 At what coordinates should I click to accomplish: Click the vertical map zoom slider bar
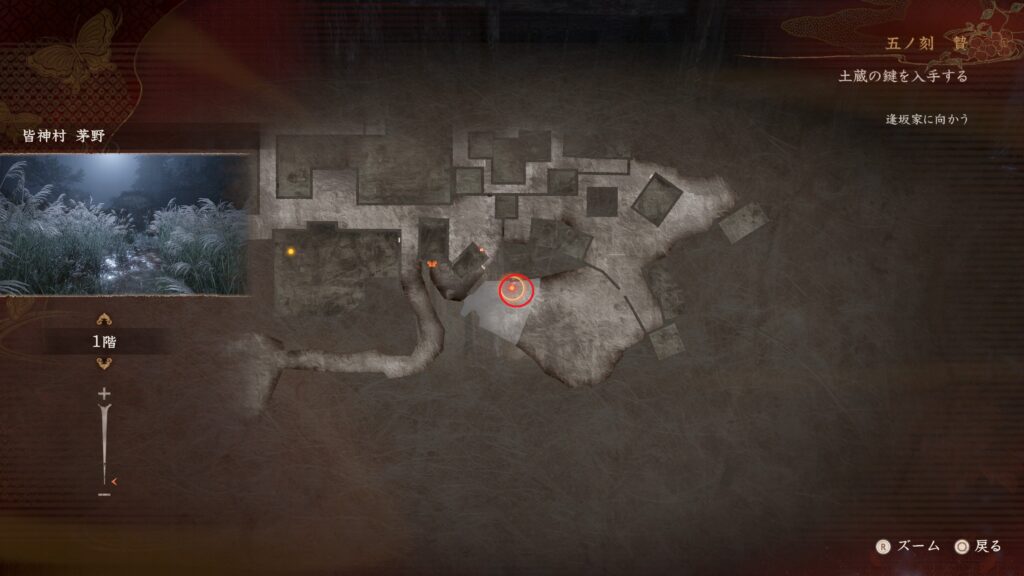103,440
